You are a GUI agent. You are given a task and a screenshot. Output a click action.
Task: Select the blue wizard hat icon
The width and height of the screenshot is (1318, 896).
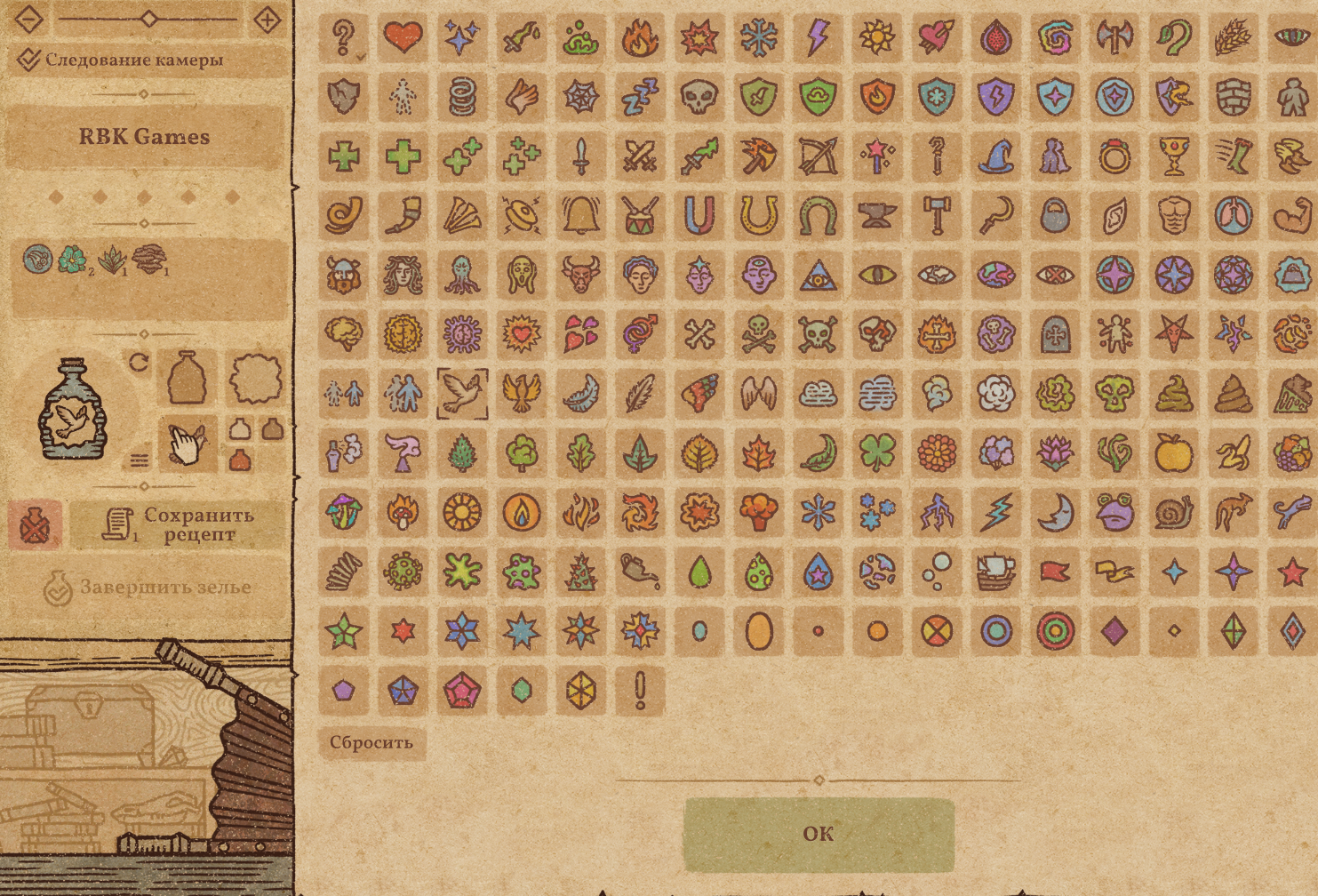(x=996, y=156)
